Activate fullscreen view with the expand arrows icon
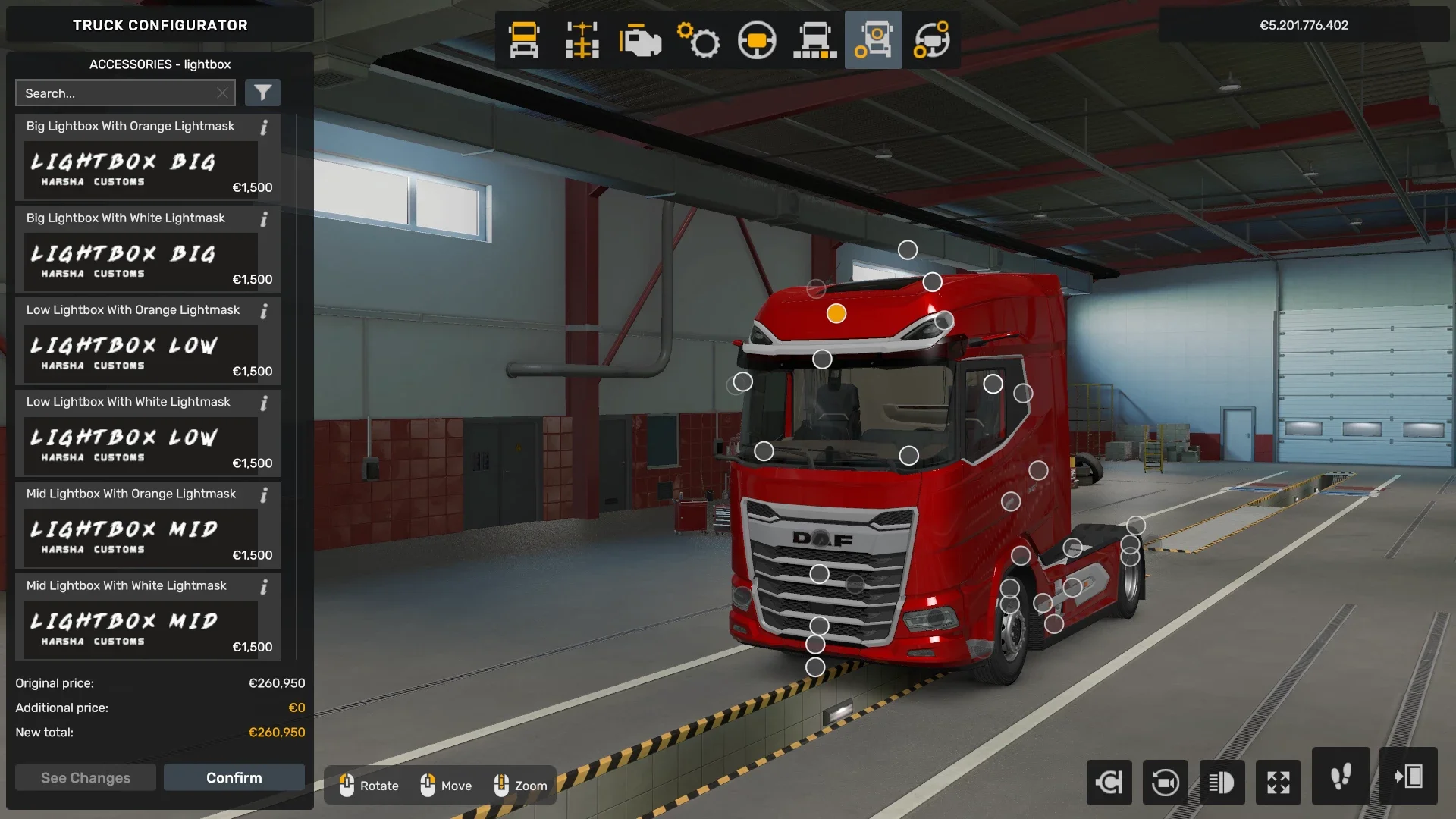 [1279, 783]
